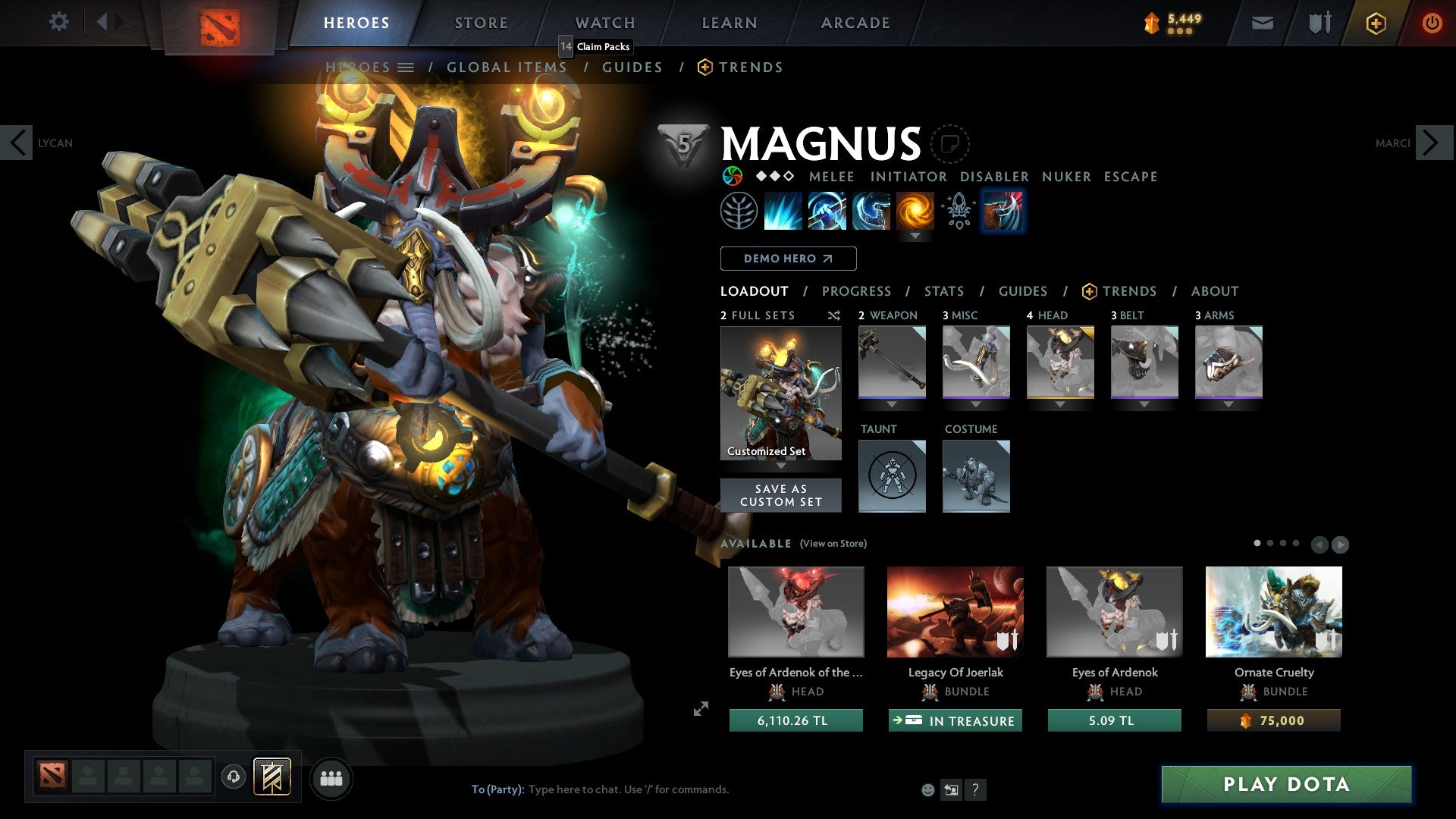
Task: Toggle the shuffle icon next to Full Sets
Action: [833, 315]
